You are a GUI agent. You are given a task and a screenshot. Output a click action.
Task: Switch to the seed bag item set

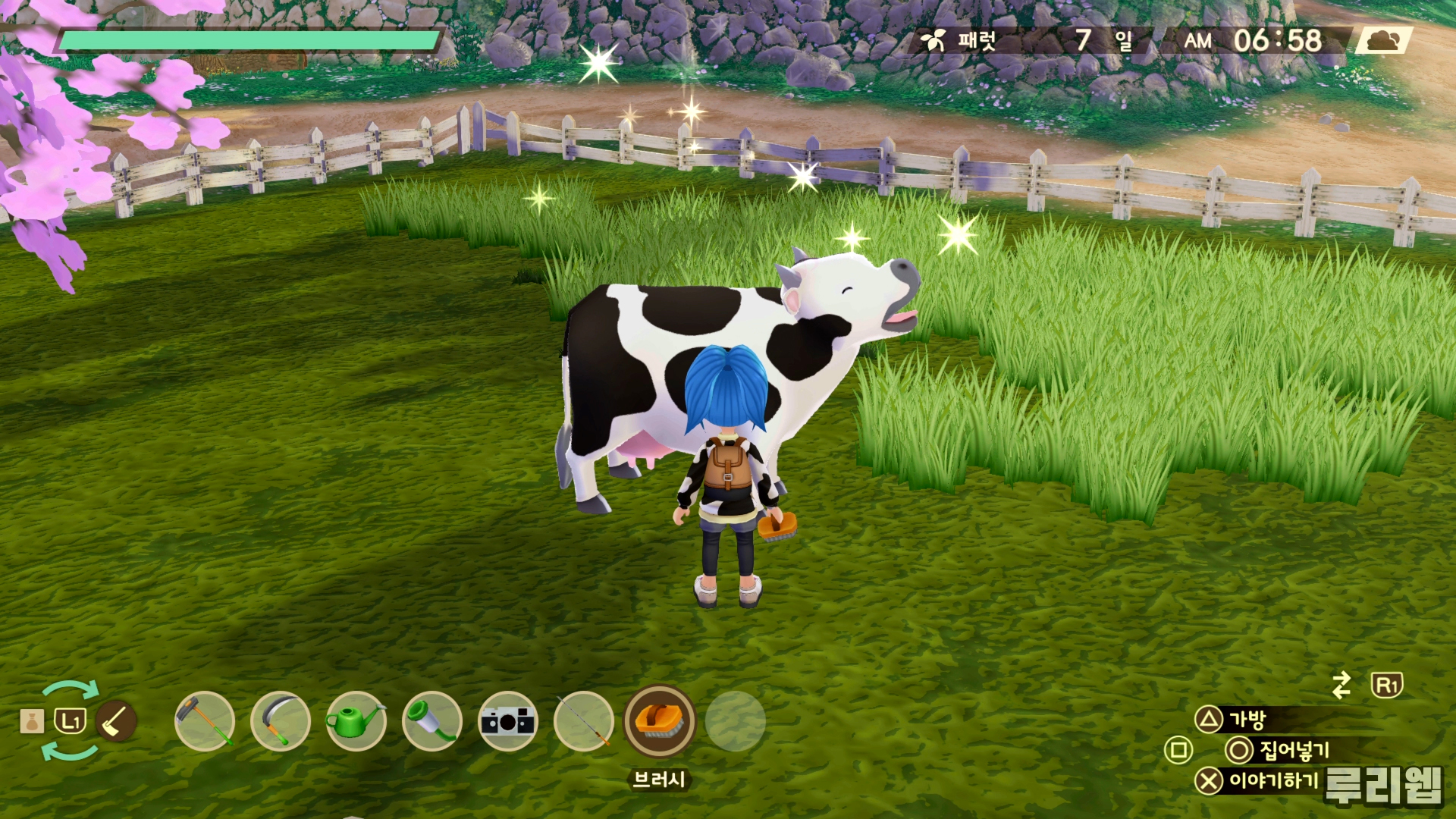pyautogui.click(x=32, y=721)
